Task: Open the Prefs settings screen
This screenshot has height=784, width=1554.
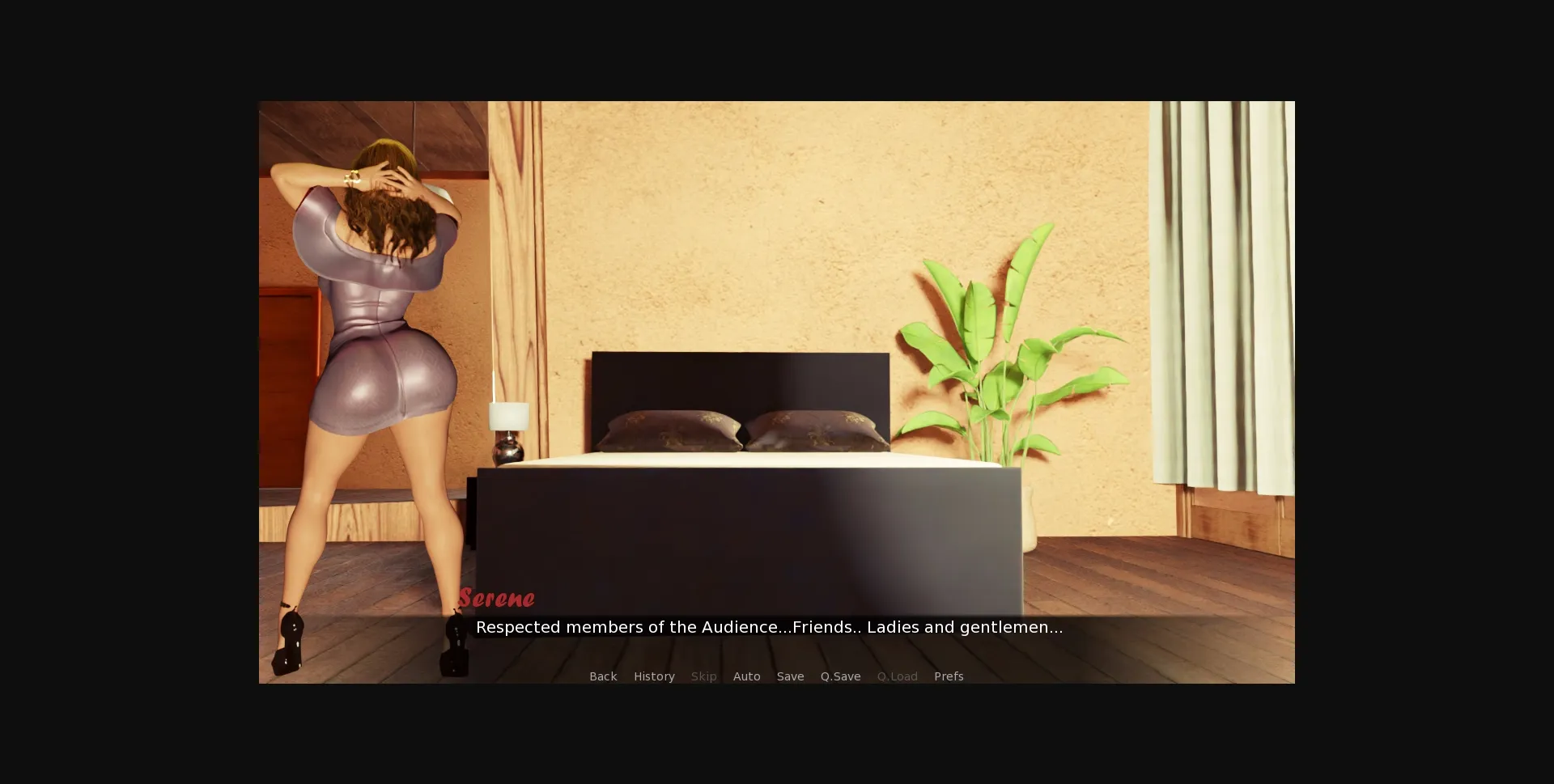Action: (948, 676)
